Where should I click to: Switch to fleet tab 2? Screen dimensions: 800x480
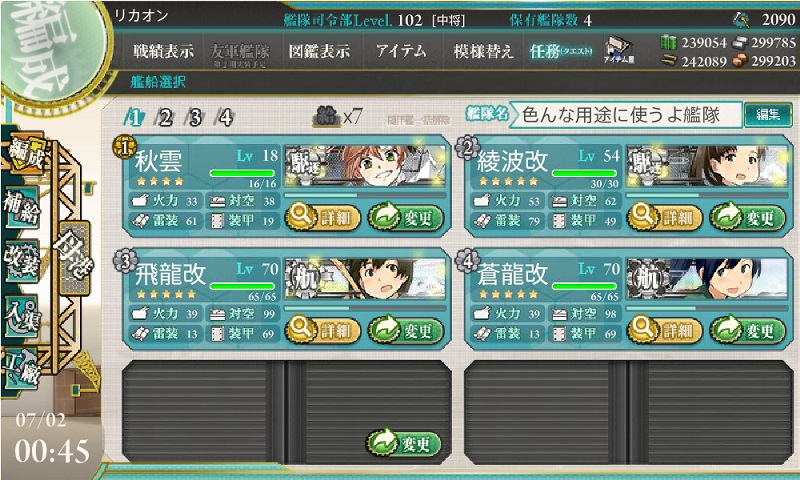166,117
